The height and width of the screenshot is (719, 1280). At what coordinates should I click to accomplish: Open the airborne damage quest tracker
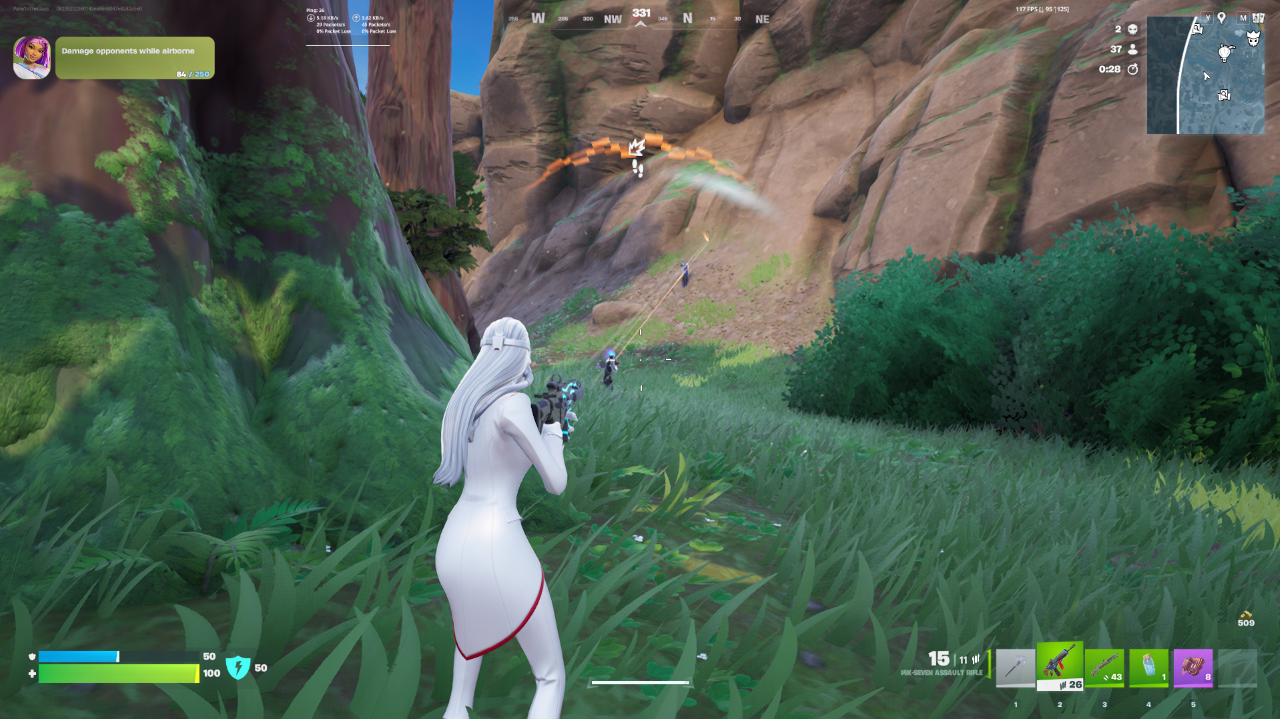coord(135,57)
